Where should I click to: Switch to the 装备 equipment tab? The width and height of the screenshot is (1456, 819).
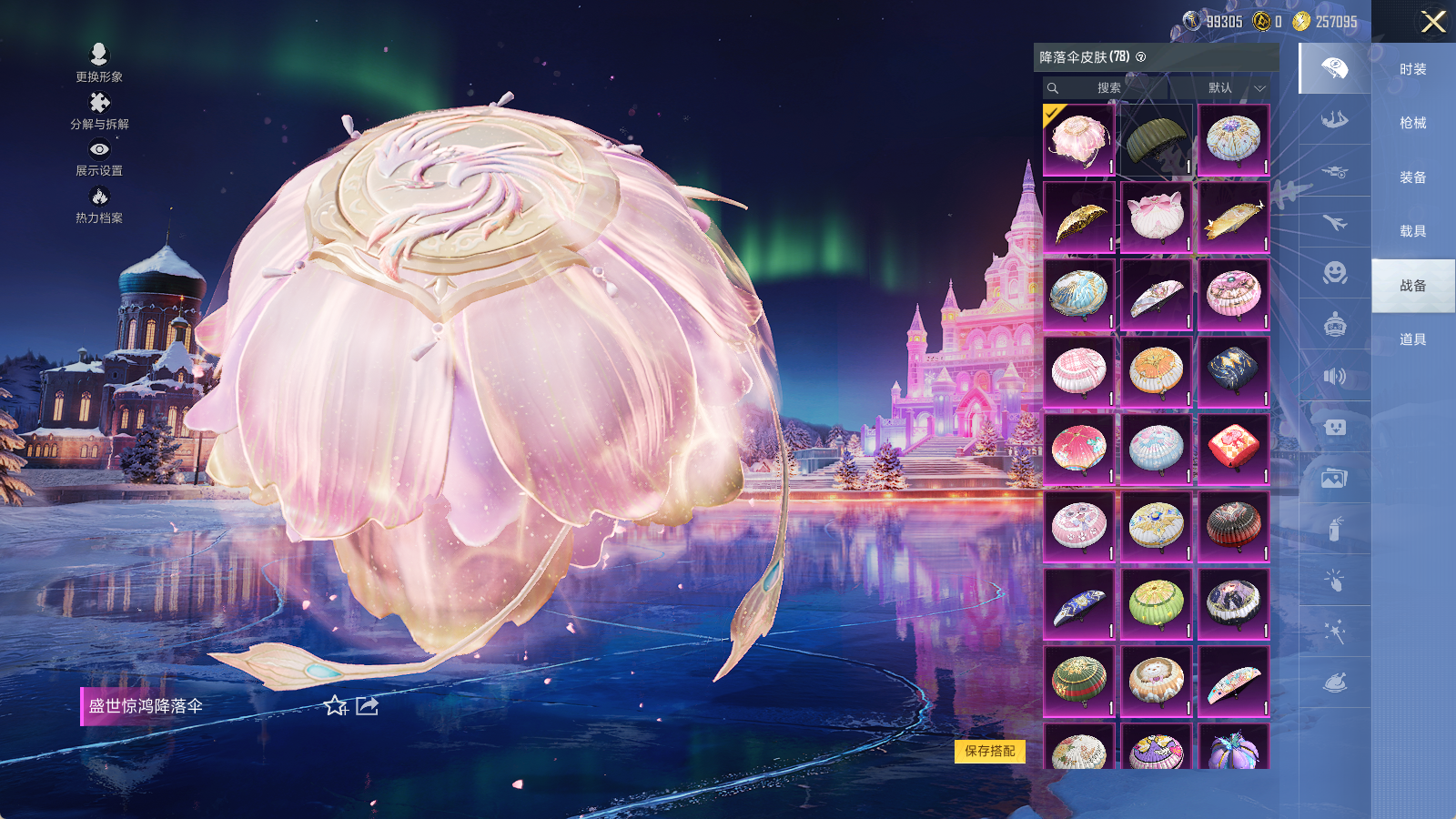click(1412, 177)
